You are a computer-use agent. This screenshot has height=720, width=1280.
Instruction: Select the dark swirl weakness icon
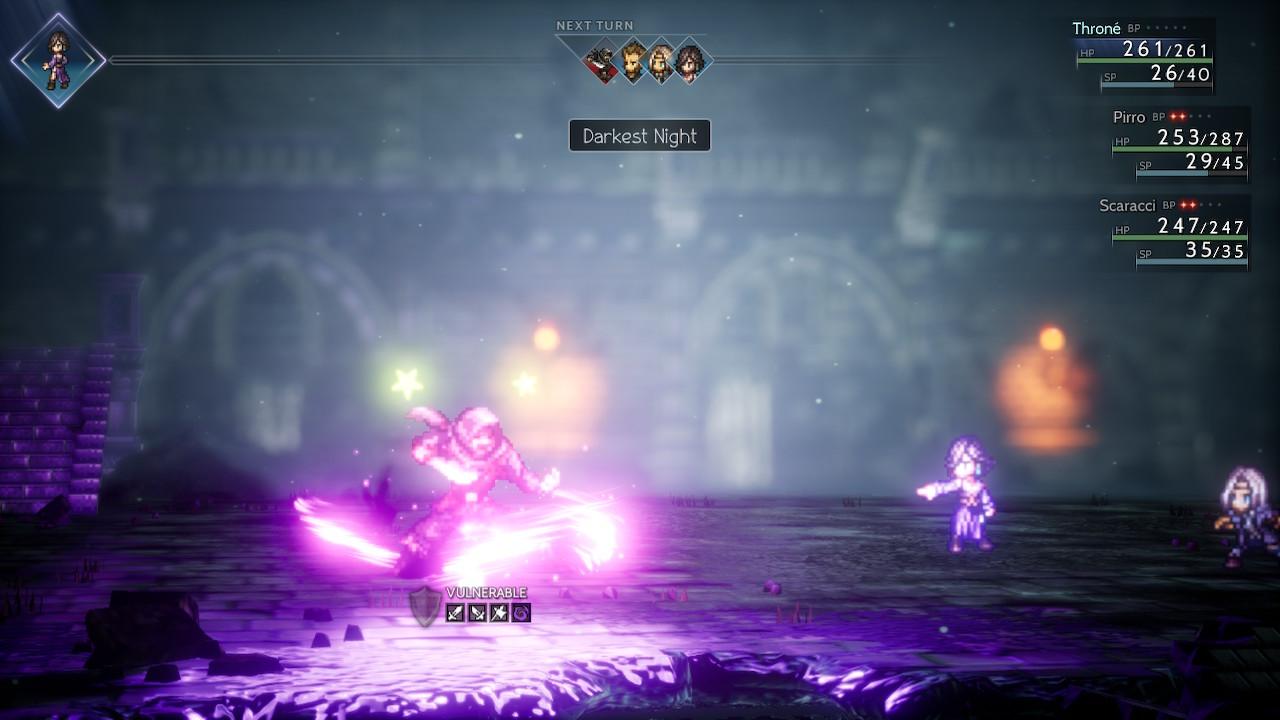tap(521, 612)
